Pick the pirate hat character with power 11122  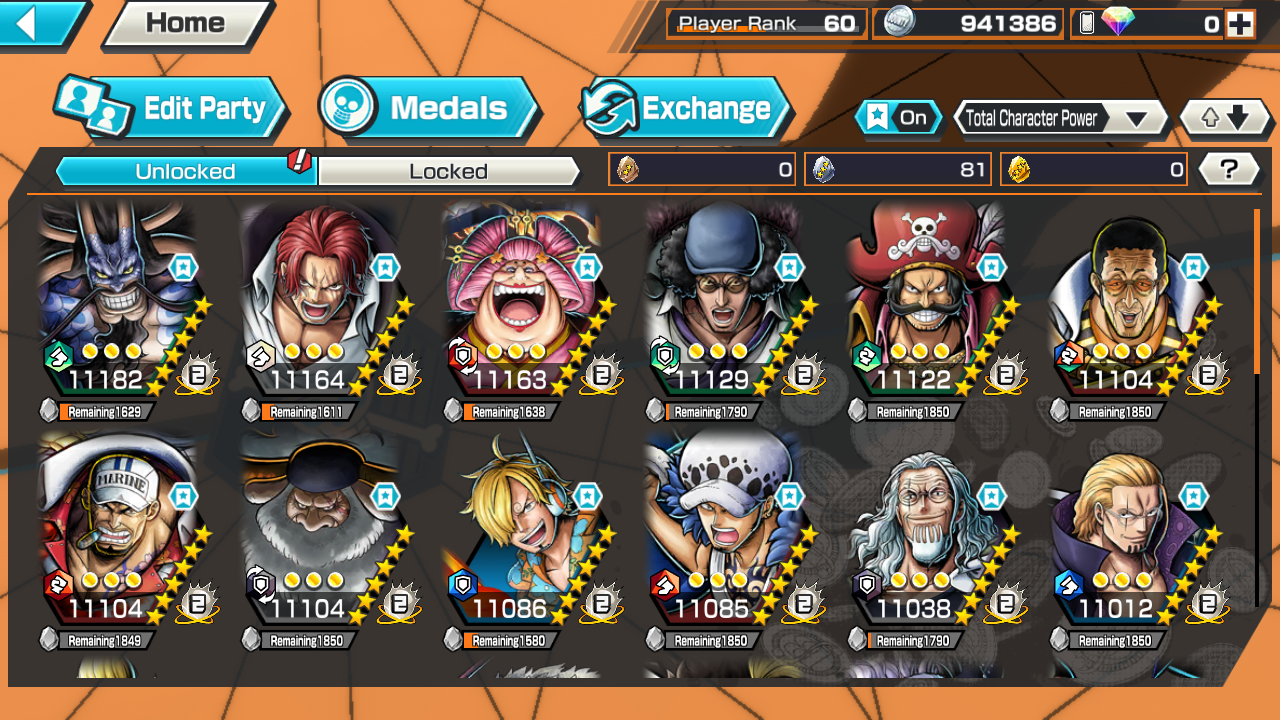[924, 300]
